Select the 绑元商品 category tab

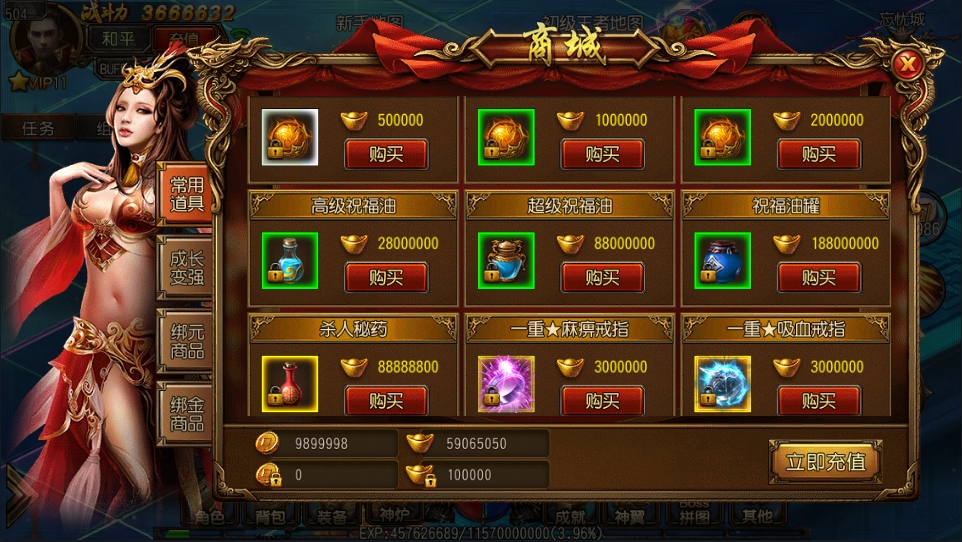tap(186, 340)
